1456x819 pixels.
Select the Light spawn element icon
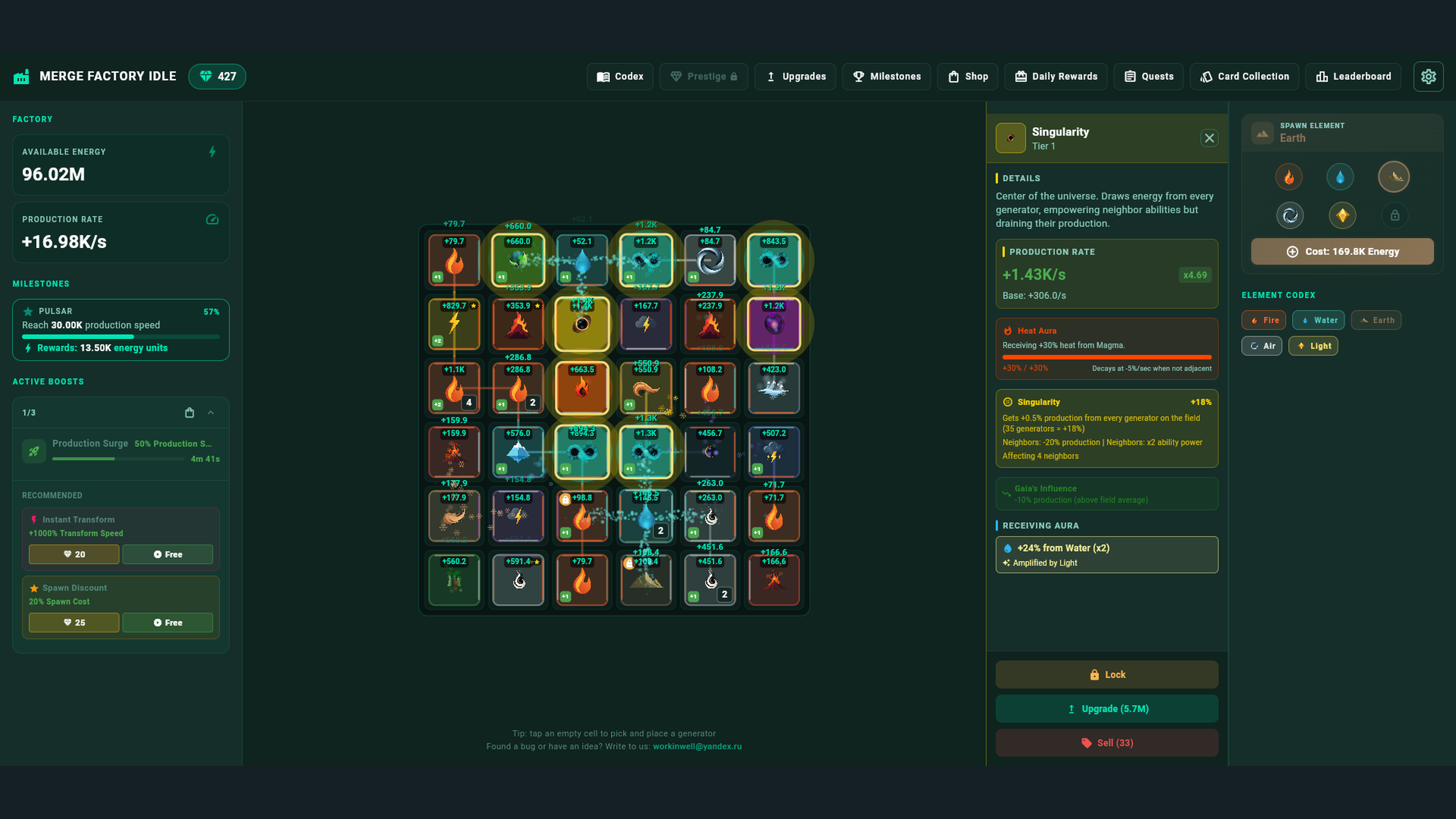[x=1342, y=215]
